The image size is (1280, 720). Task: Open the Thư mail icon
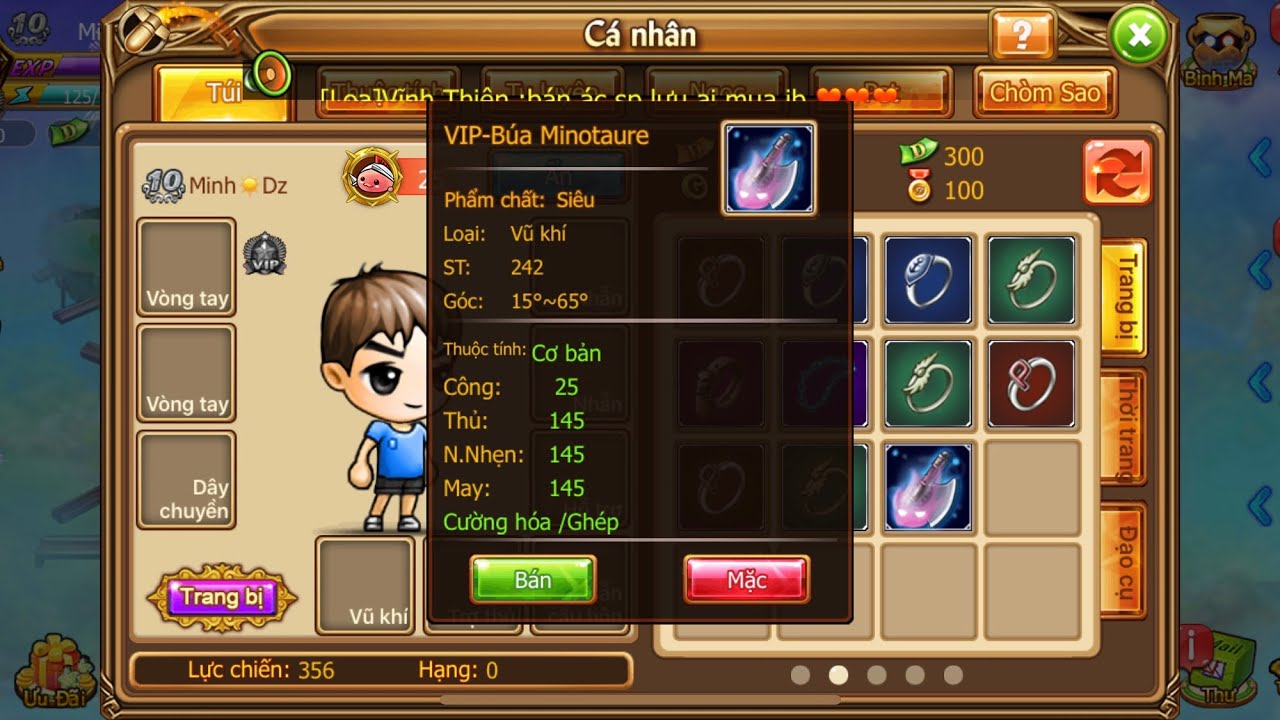click(1222, 665)
